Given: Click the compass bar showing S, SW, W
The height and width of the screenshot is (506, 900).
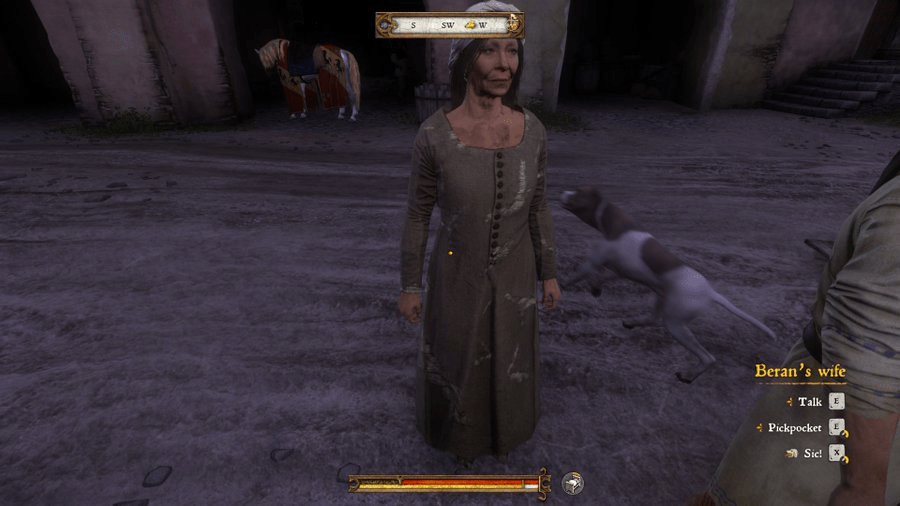Looking at the screenshot, I should (x=449, y=24).
